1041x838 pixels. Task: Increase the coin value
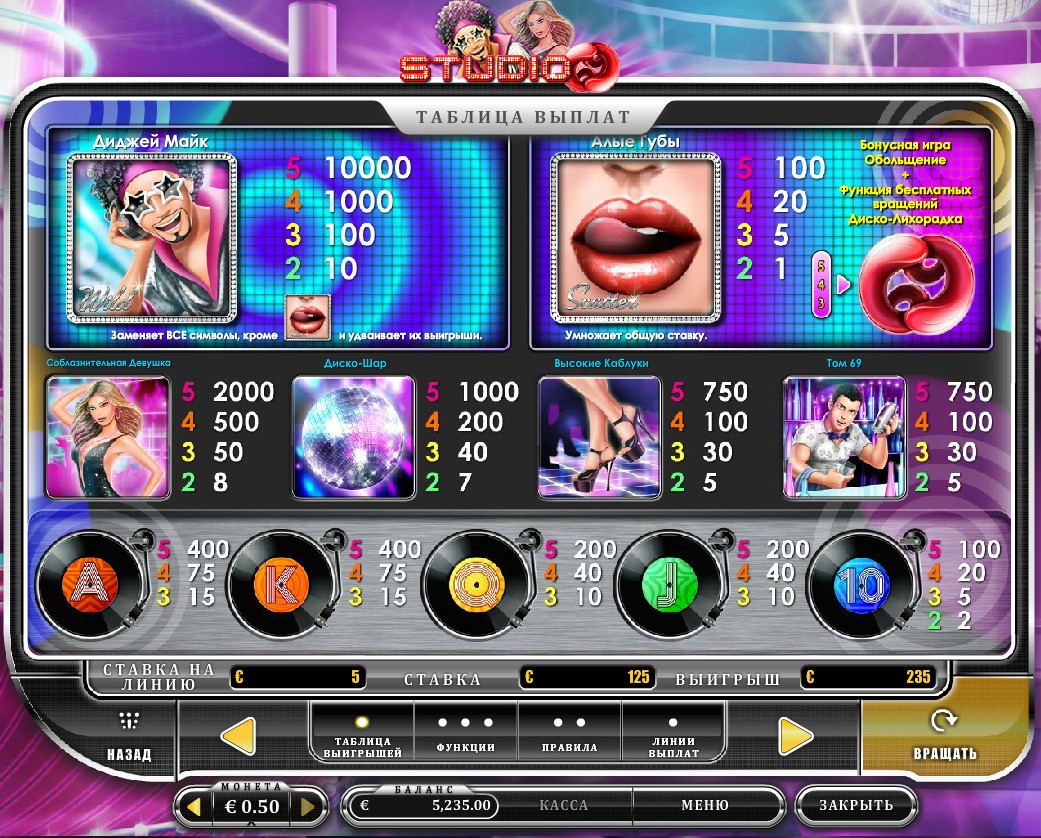(x=309, y=806)
